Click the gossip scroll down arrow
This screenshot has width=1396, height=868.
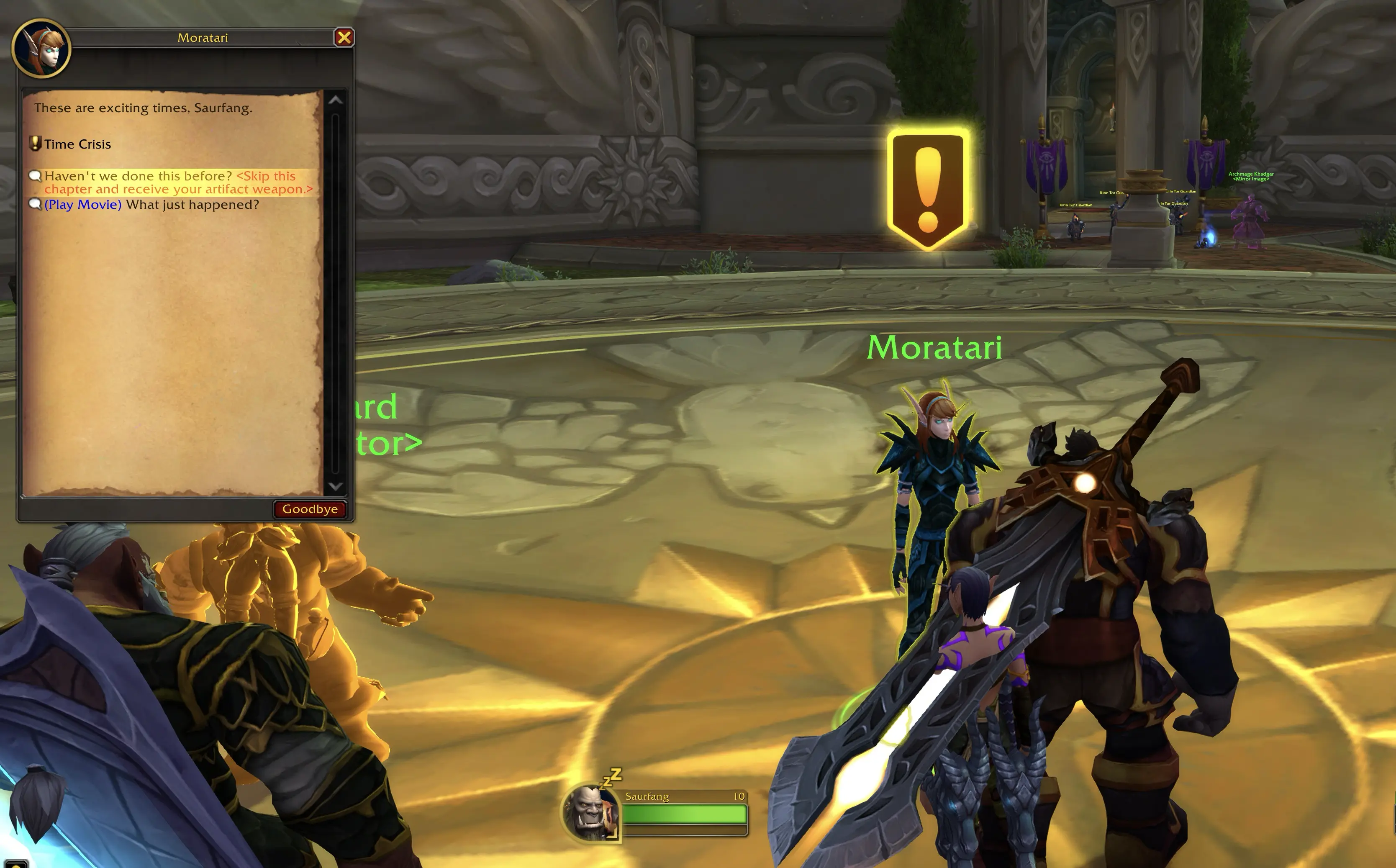pyautogui.click(x=335, y=487)
